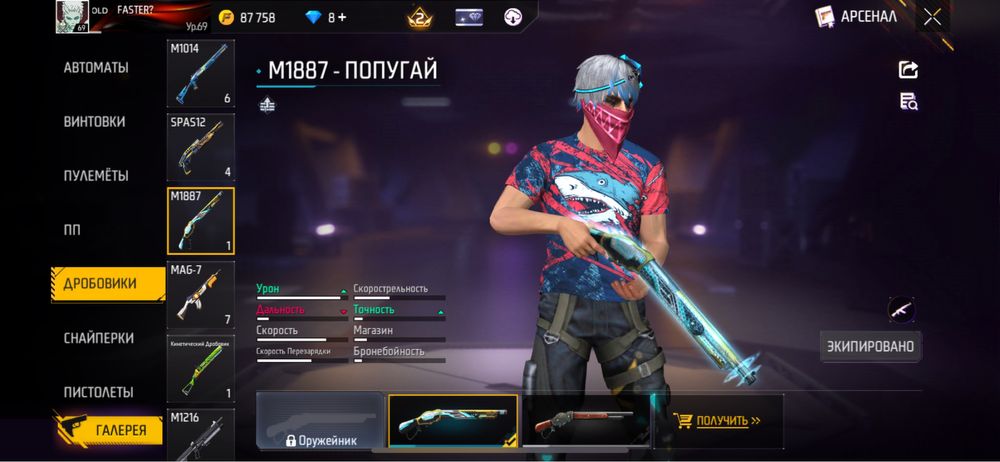Select the Кинетический Дробовик slot

tap(201, 368)
